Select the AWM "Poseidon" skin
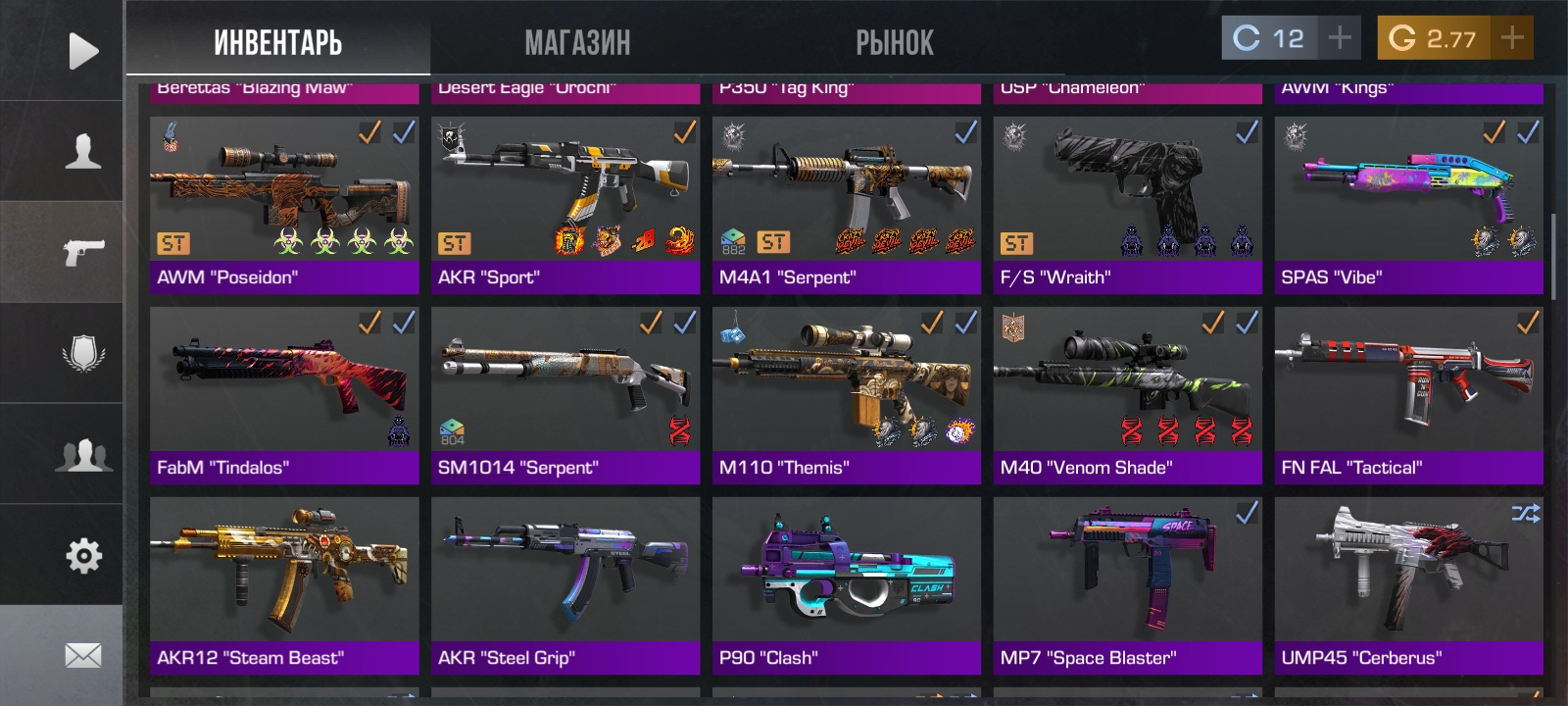 pos(284,205)
